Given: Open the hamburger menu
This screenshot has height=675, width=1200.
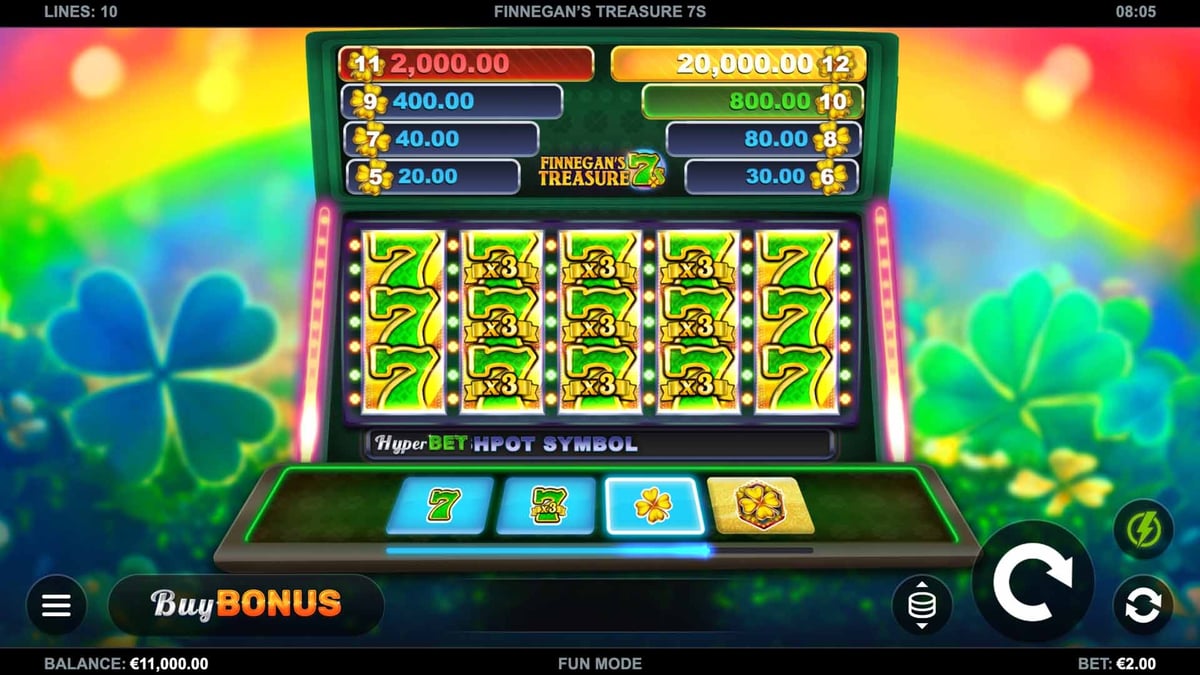Looking at the screenshot, I should pyautogui.click(x=56, y=605).
